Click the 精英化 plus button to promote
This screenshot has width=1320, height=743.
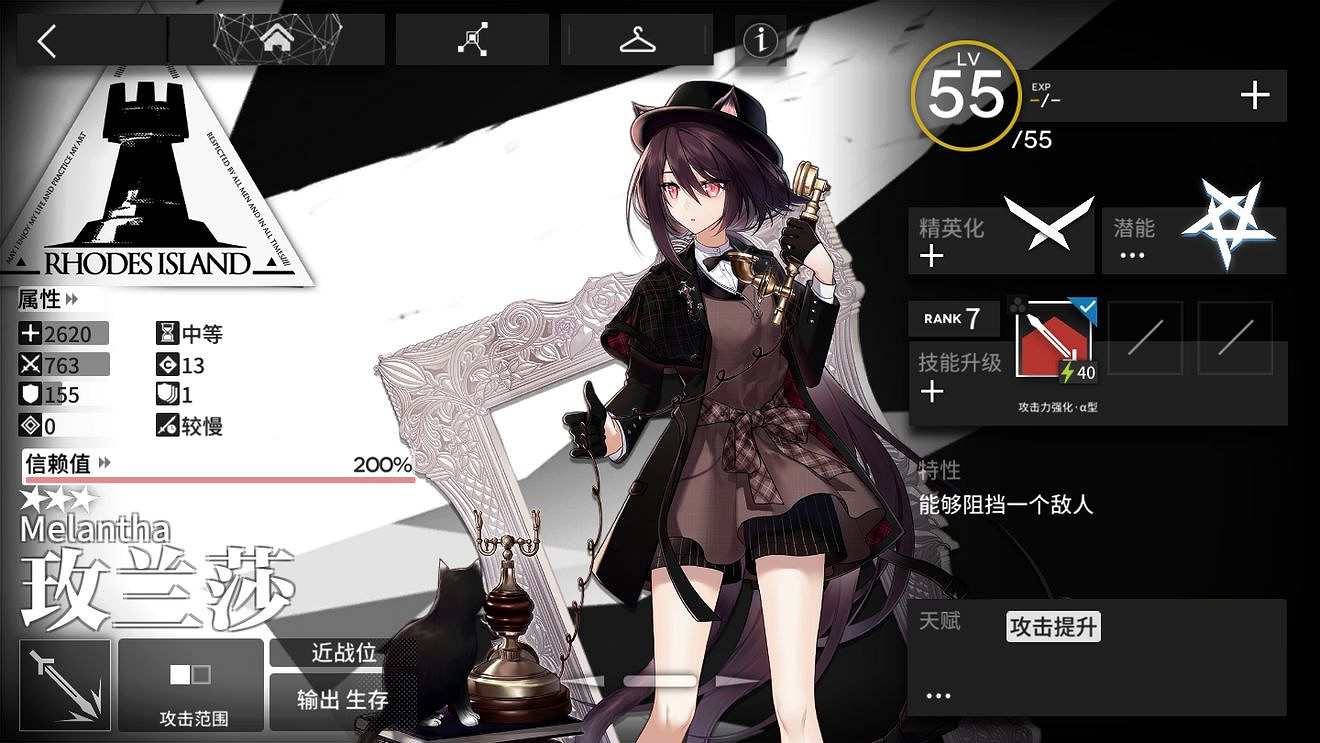[932, 255]
